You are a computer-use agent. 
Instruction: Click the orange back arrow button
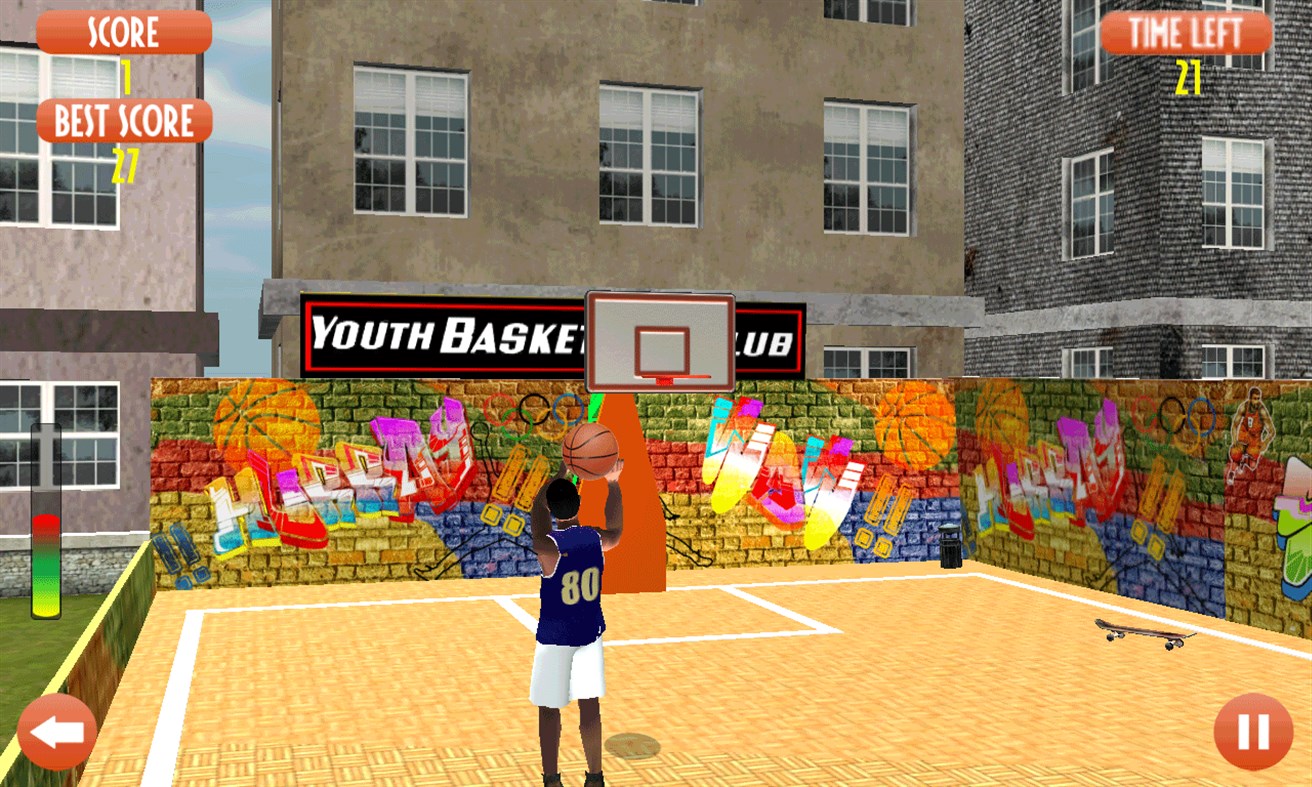click(56, 732)
